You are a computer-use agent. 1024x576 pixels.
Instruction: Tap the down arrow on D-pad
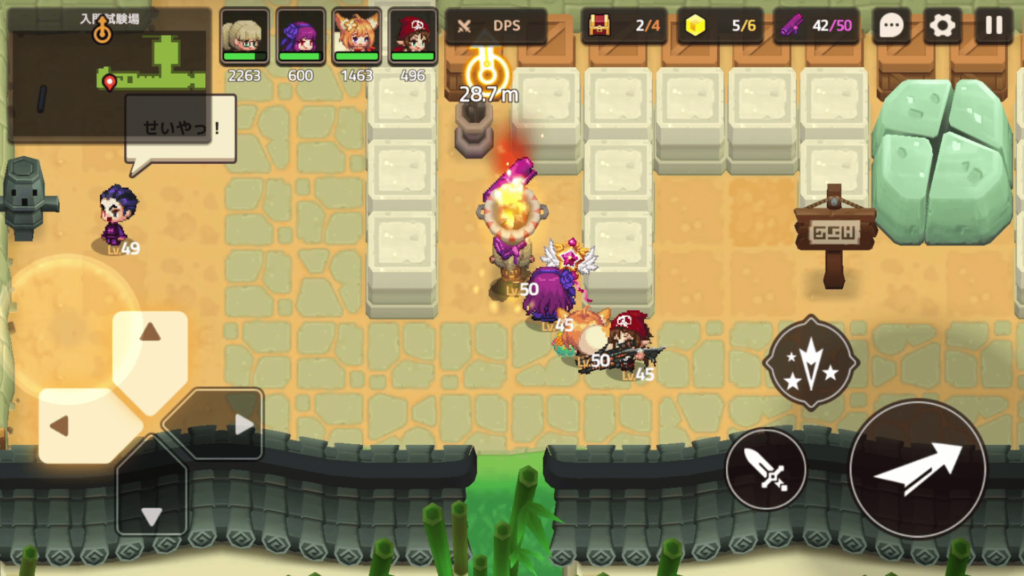coord(151,500)
